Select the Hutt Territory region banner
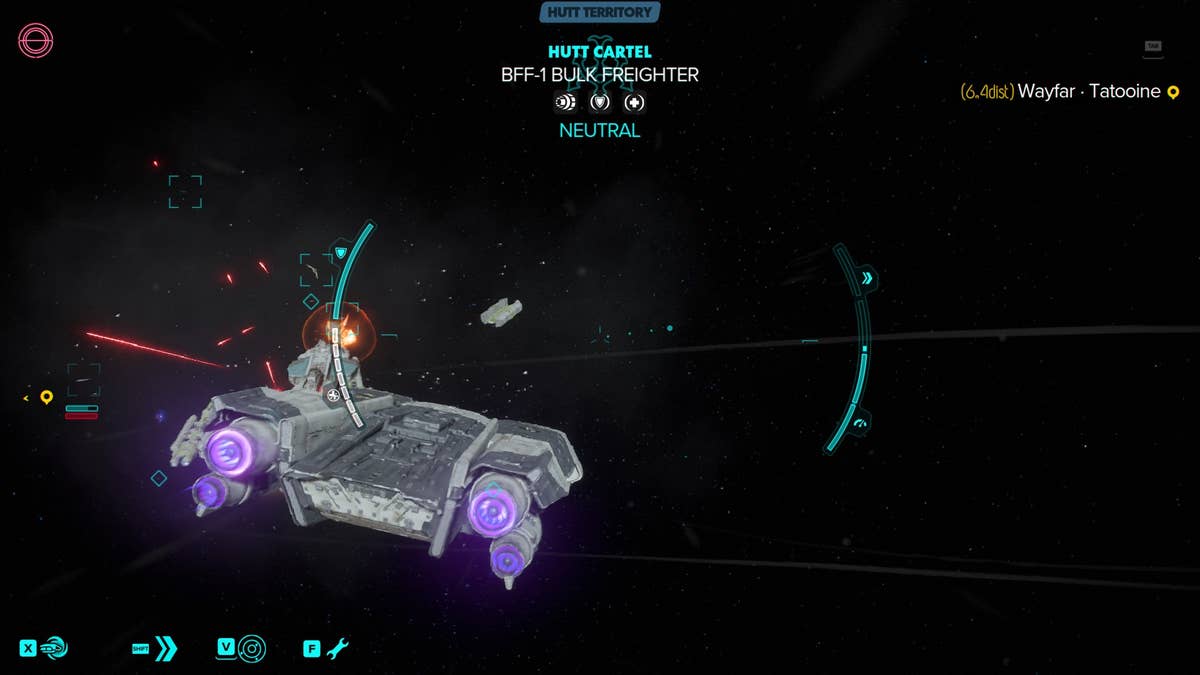Screen dimensions: 1200x675 tap(599, 13)
